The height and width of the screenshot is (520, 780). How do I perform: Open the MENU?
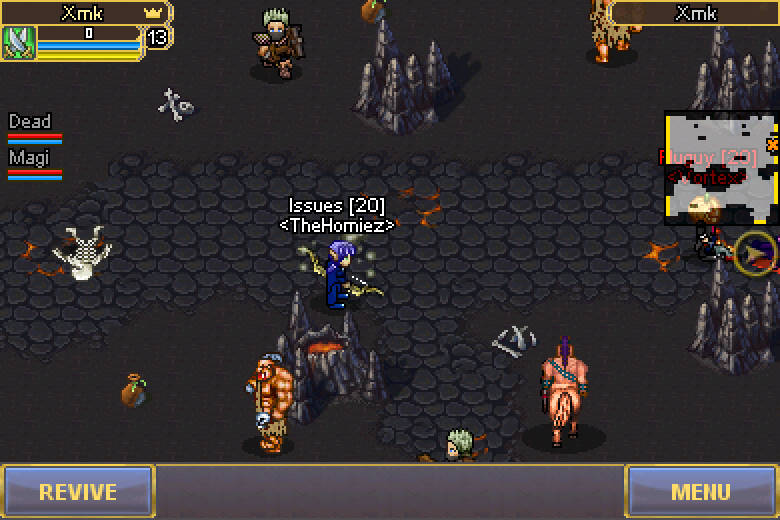click(x=701, y=491)
